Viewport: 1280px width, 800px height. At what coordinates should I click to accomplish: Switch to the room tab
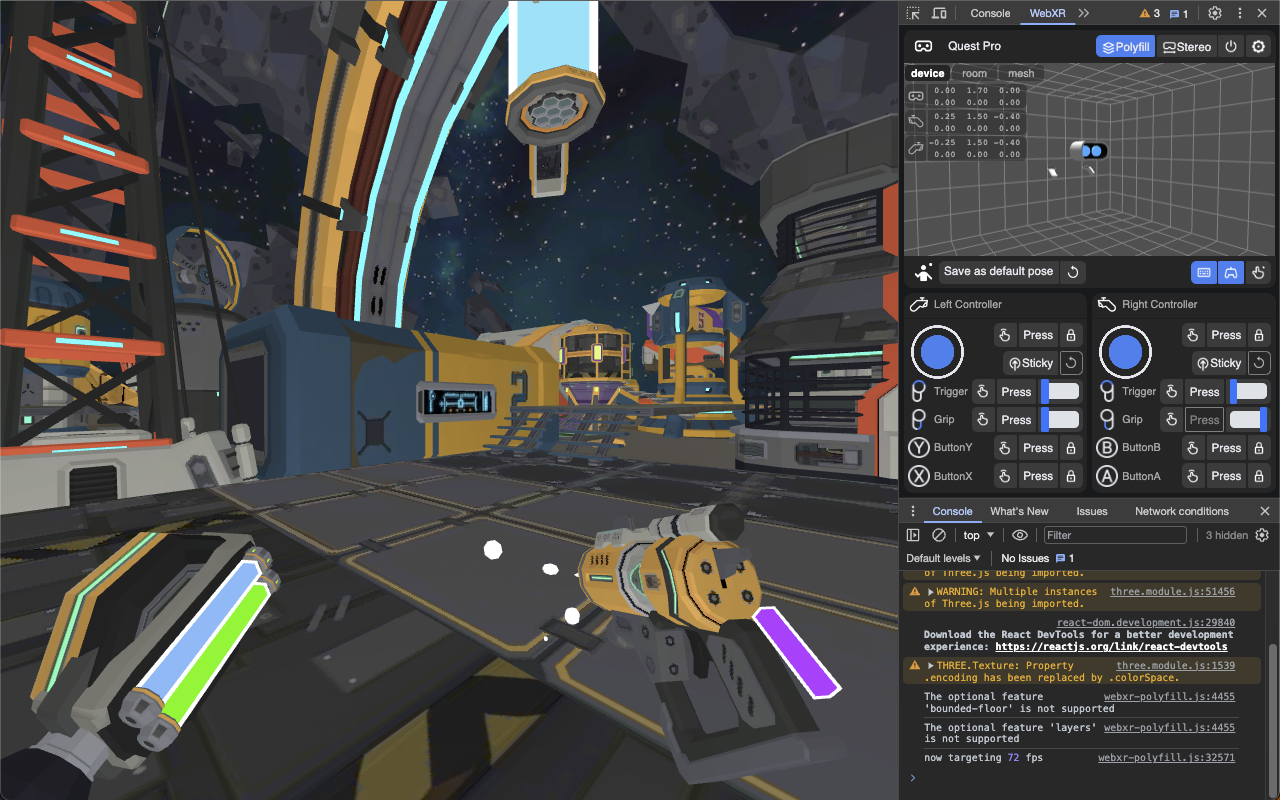pos(973,72)
